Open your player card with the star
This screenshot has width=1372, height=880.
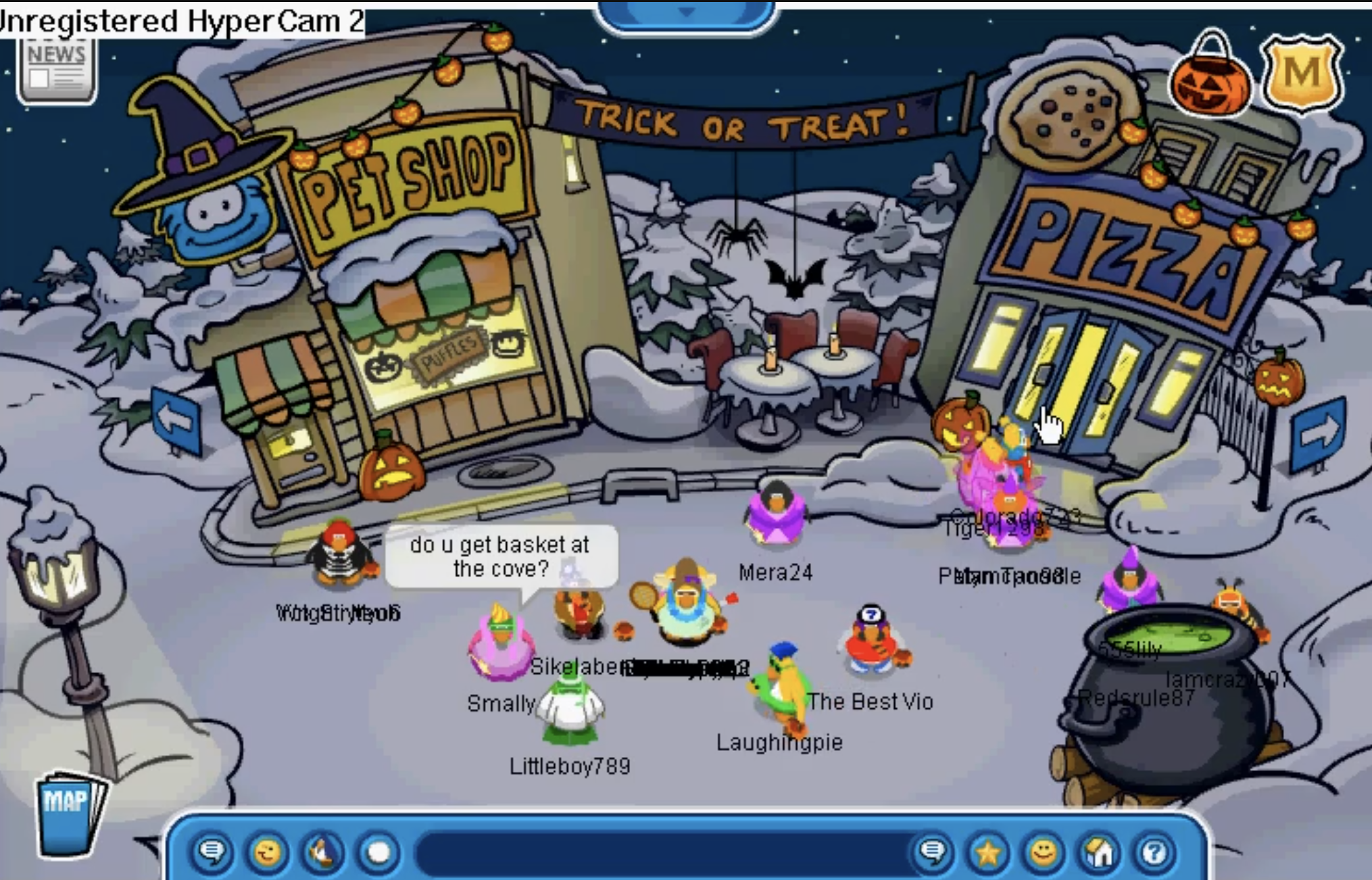pos(987,852)
